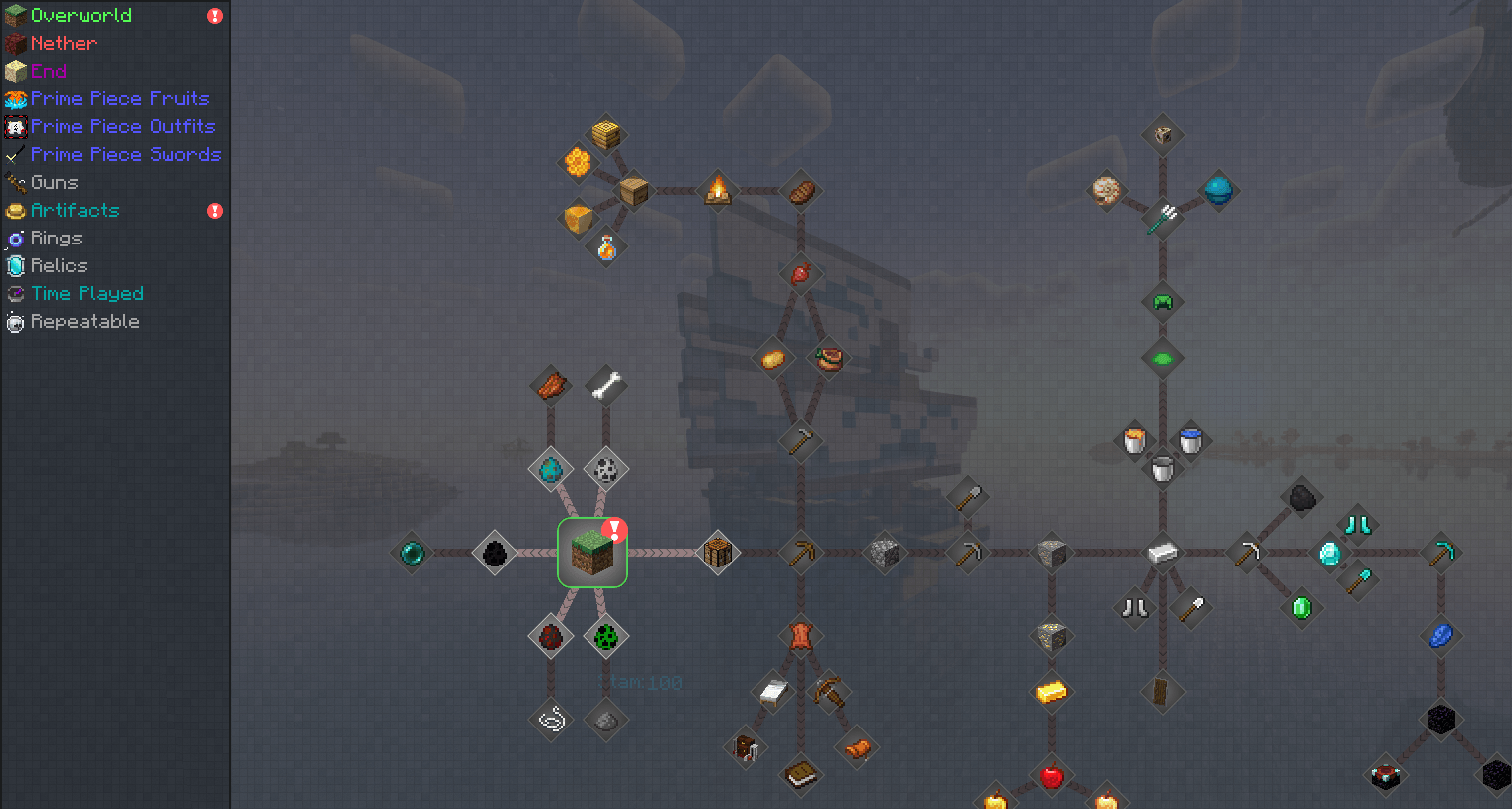The image size is (1512, 809).
Task: Select the gold ingot advancement node
Action: (x=1051, y=691)
